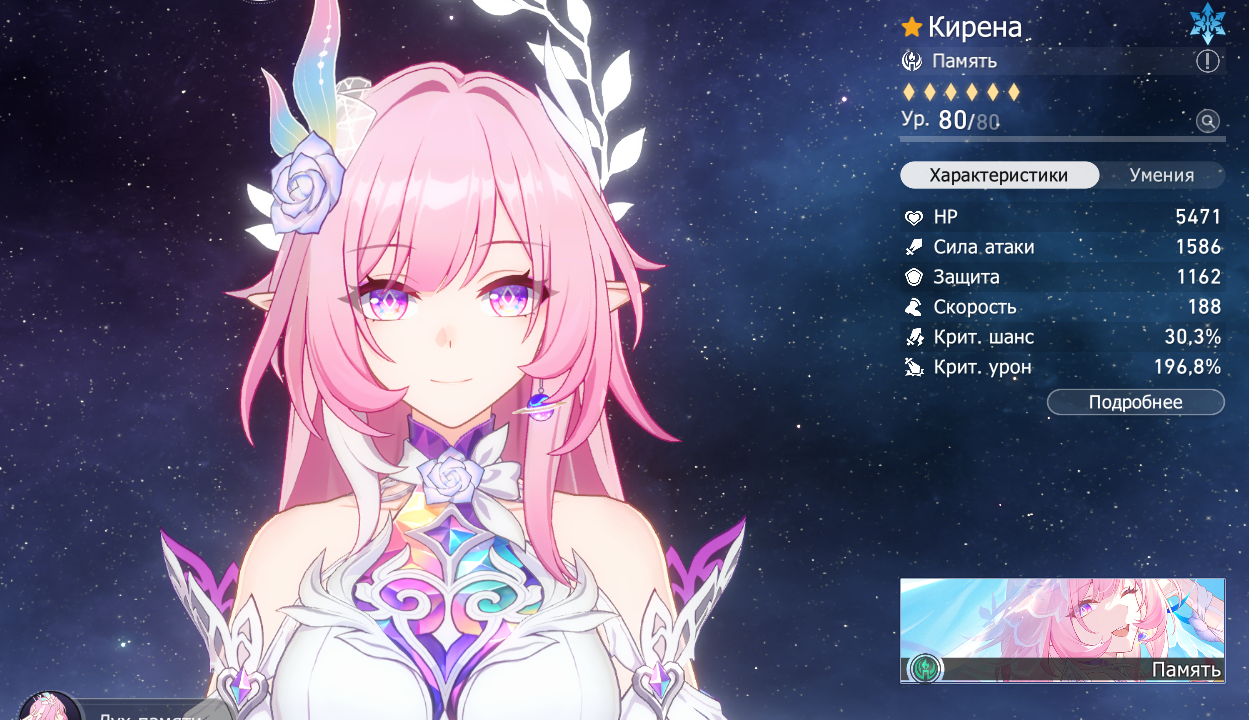This screenshot has height=720, width=1249.
Task: Click the ice element snowflake icon
Action: (1207, 24)
